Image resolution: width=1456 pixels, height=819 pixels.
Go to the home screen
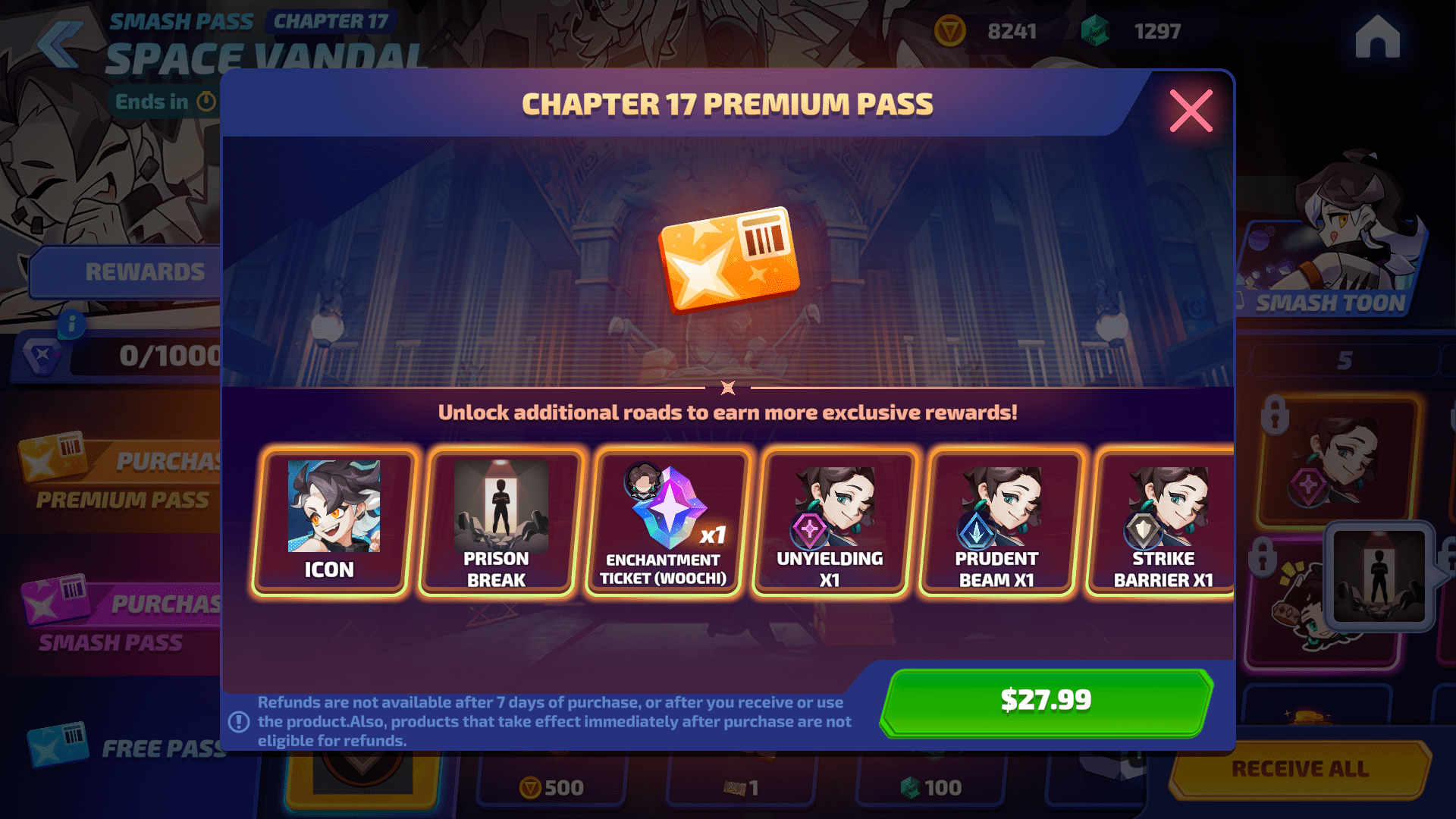(x=1377, y=37)
